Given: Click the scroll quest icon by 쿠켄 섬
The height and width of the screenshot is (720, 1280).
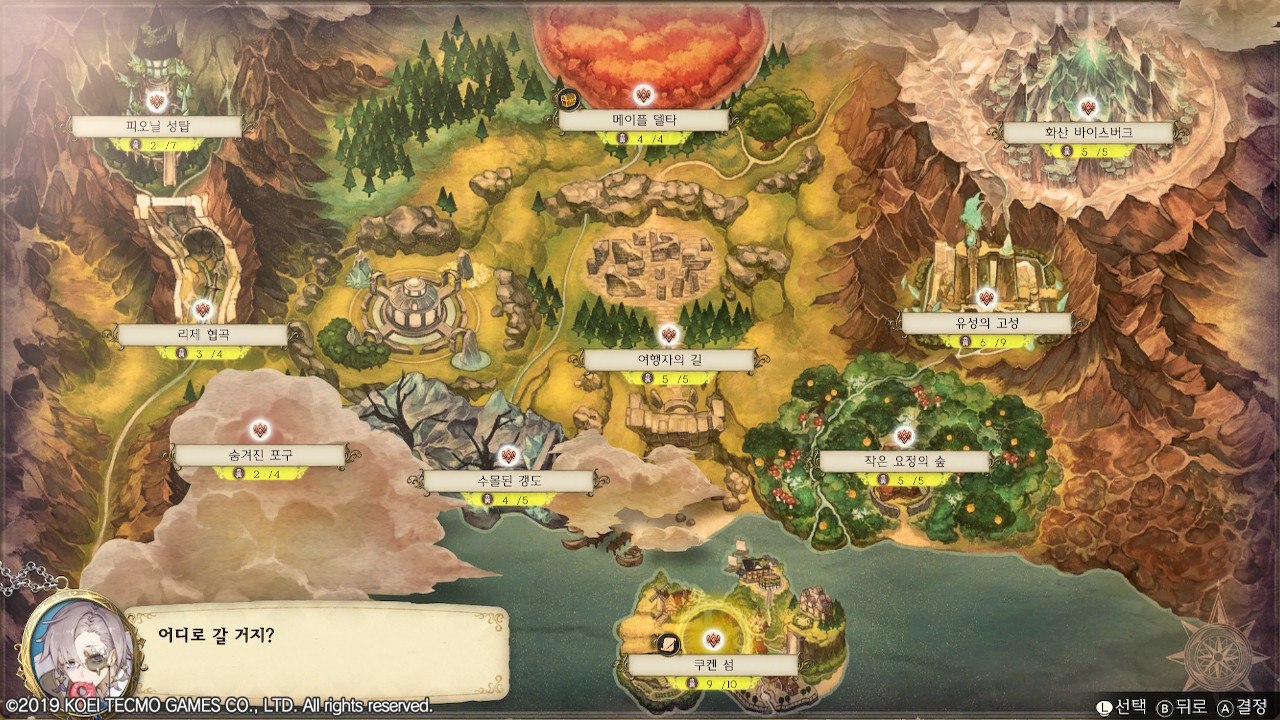Looking at the screenshot, I should (x=666, y=643).
